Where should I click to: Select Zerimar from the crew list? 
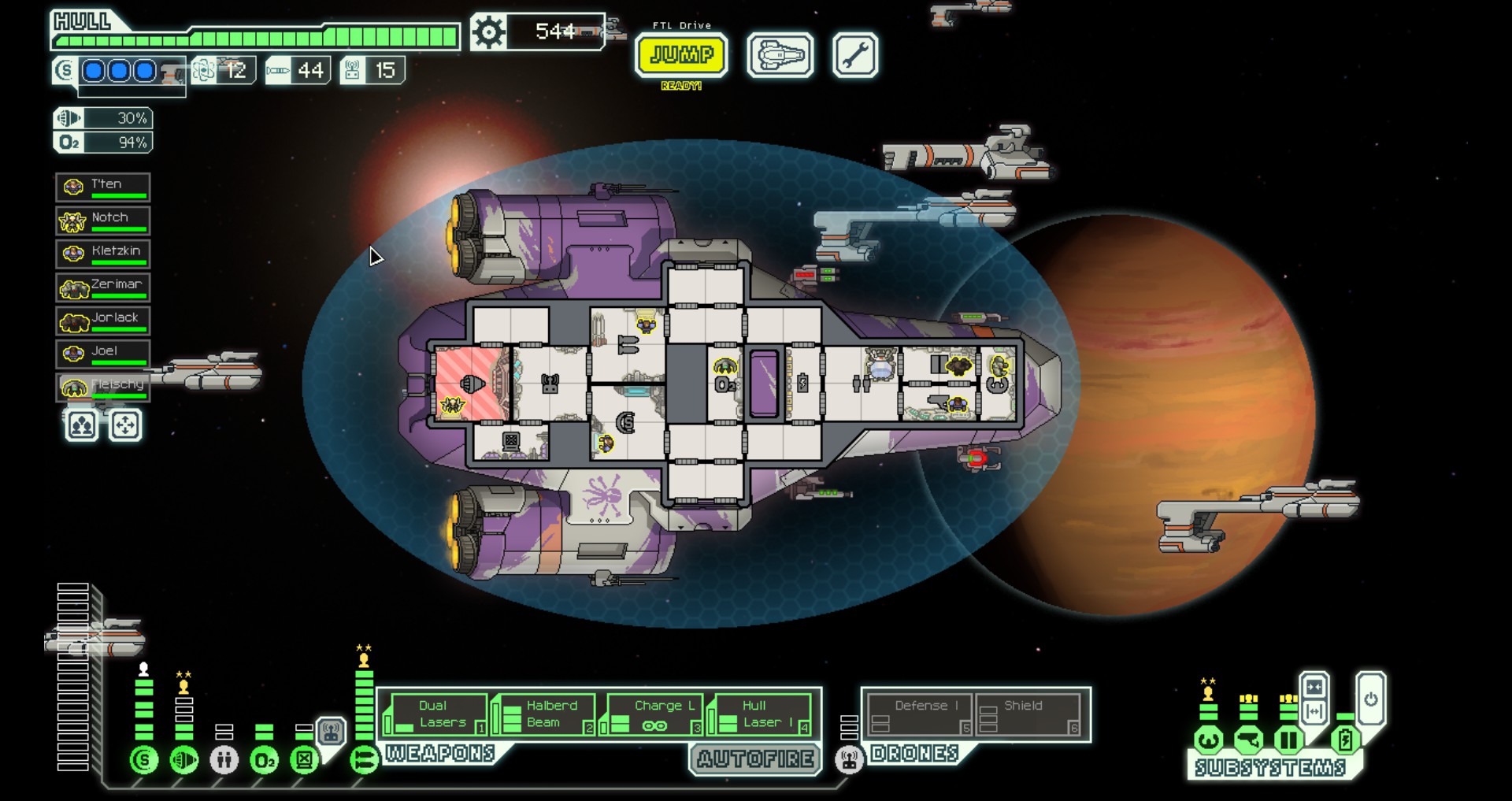103,287
